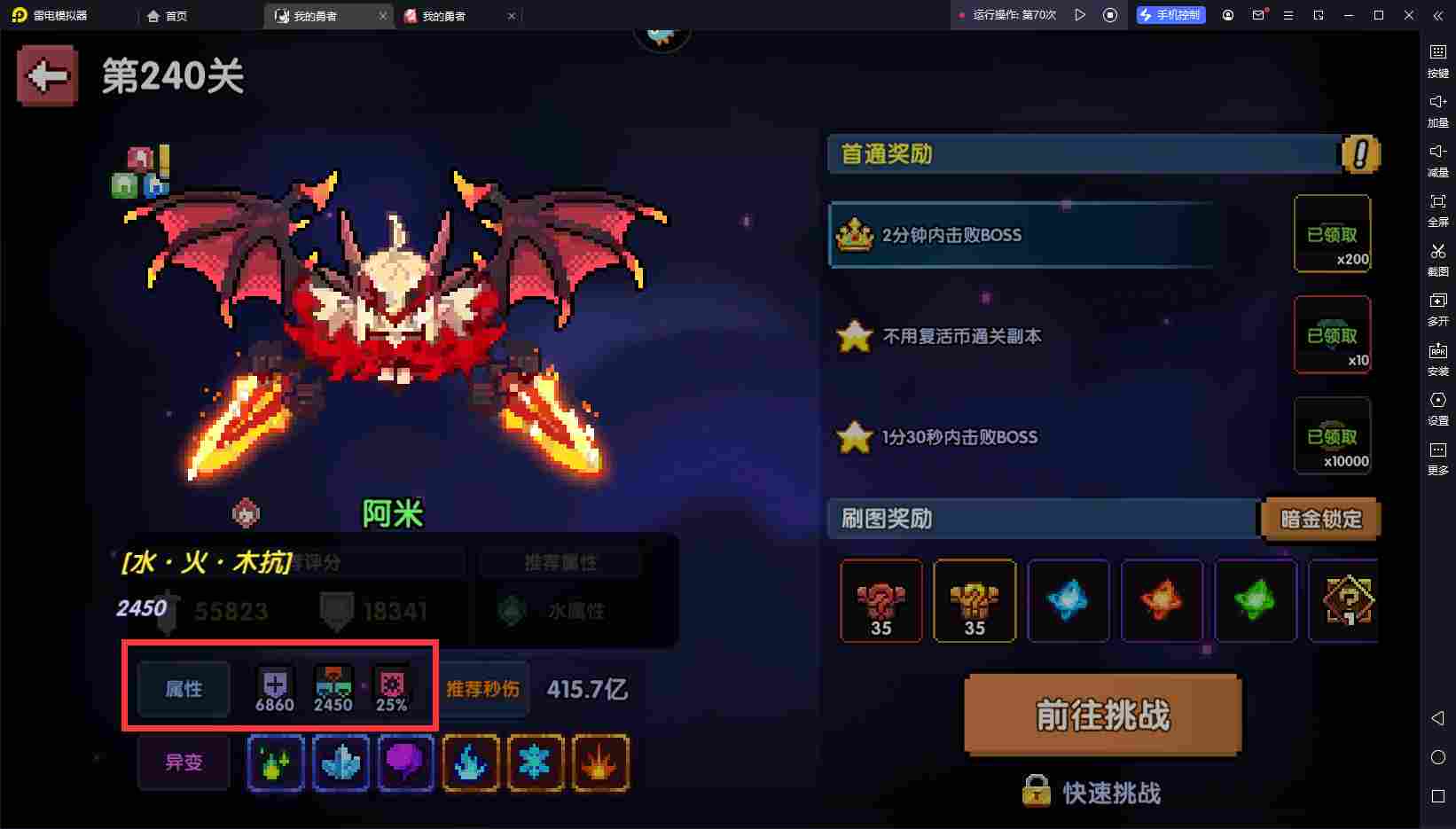Select the purple brain mutation icon
The height and width of the screenshot is (829, 1456).
point(405,763)
